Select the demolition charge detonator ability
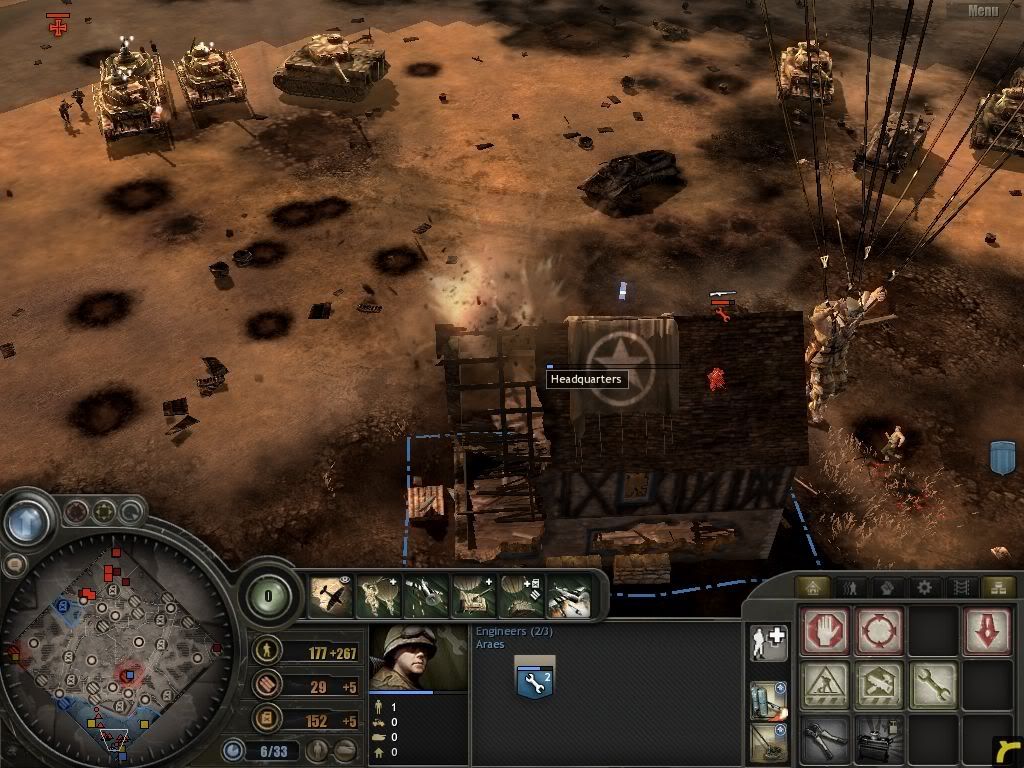This screenshot has width=1024, height=768. [x=879, y=739]
